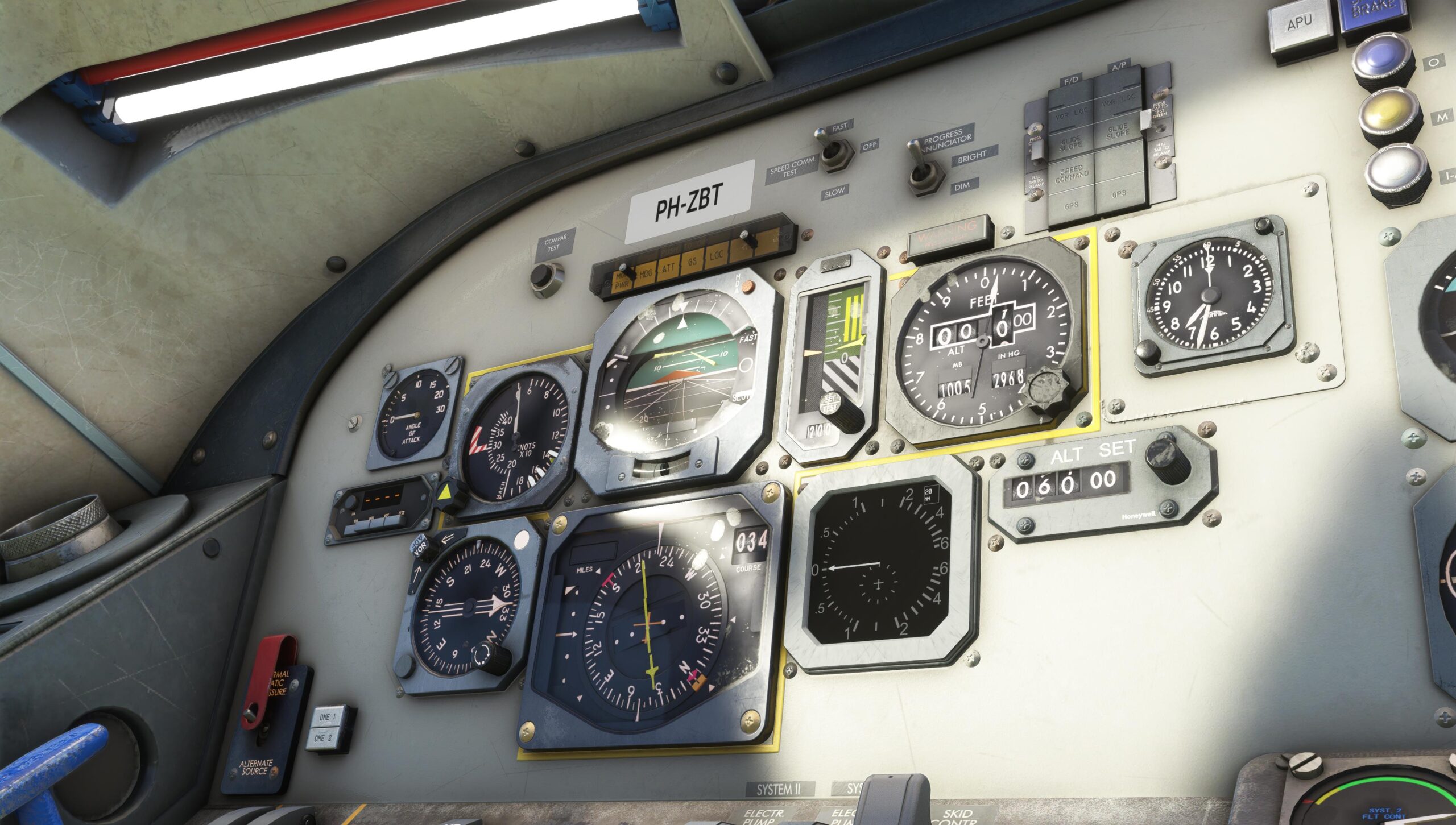Click the APU button
Viewport: 1456px width, 825px height.
(x=1300, y=24)
